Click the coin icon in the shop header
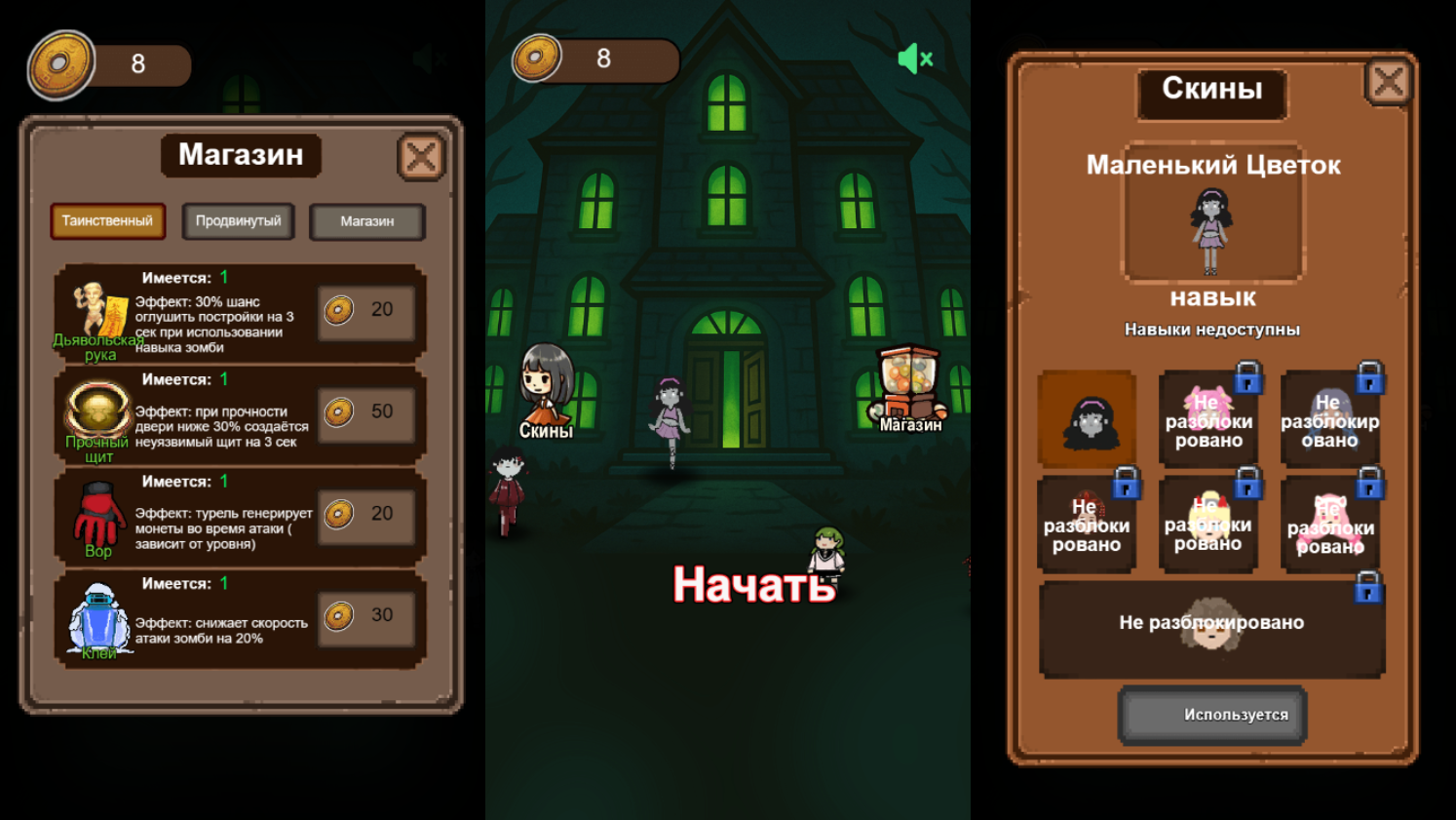This screenshot has height=820, width=1456. point(62,62)
